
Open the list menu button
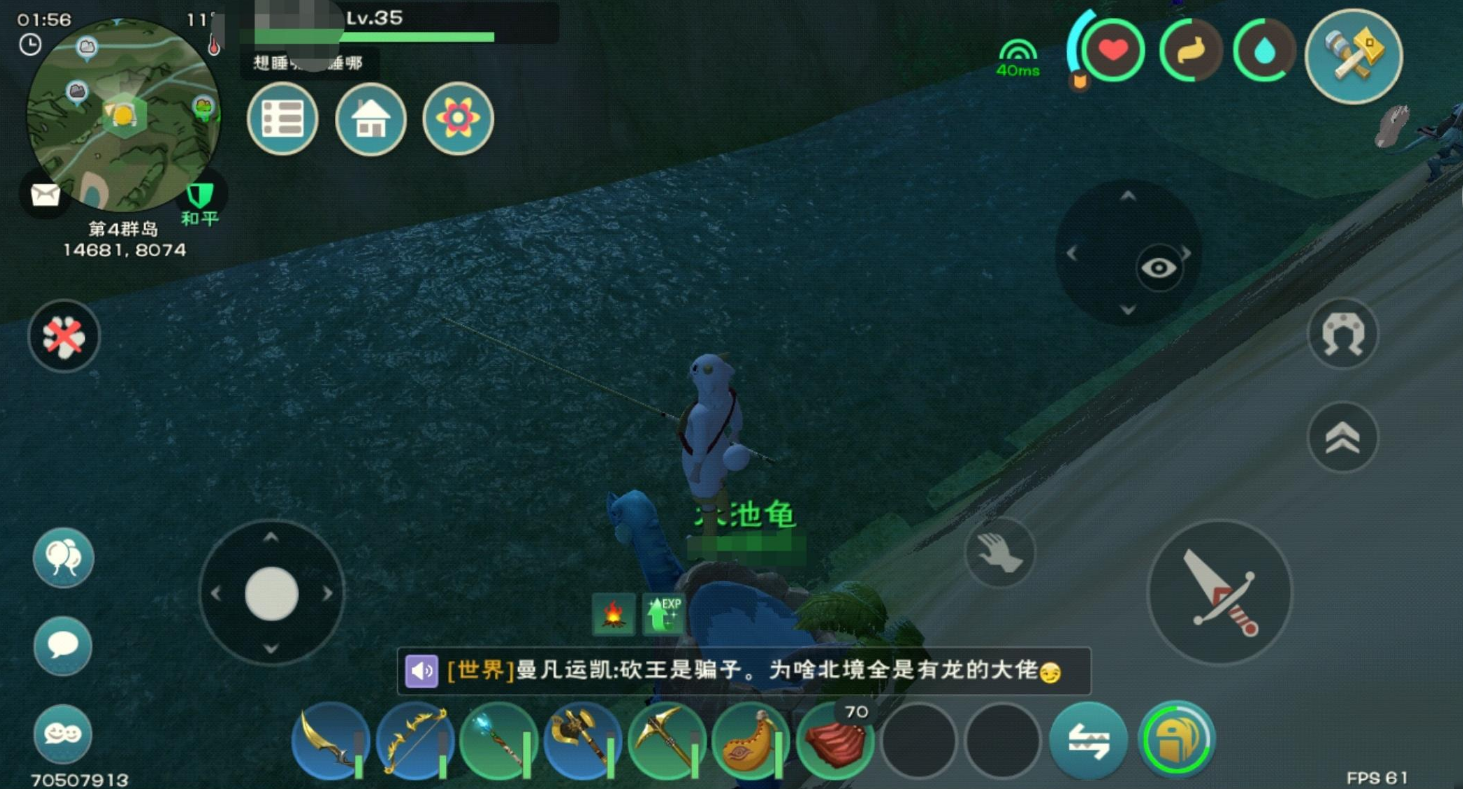pyautogui.click(x=282, y=119)
